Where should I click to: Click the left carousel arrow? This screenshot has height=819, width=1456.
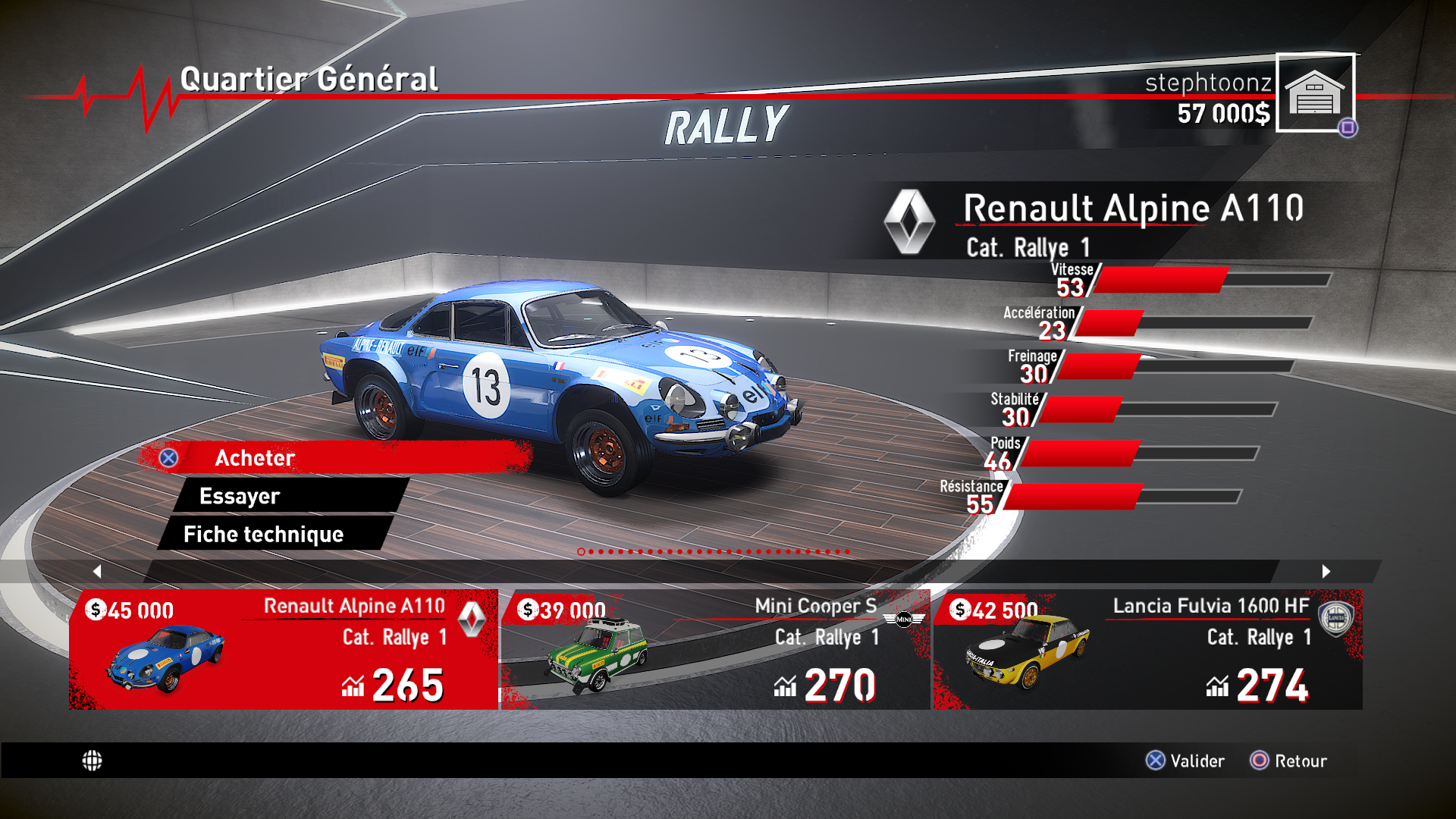coord(97,571)
